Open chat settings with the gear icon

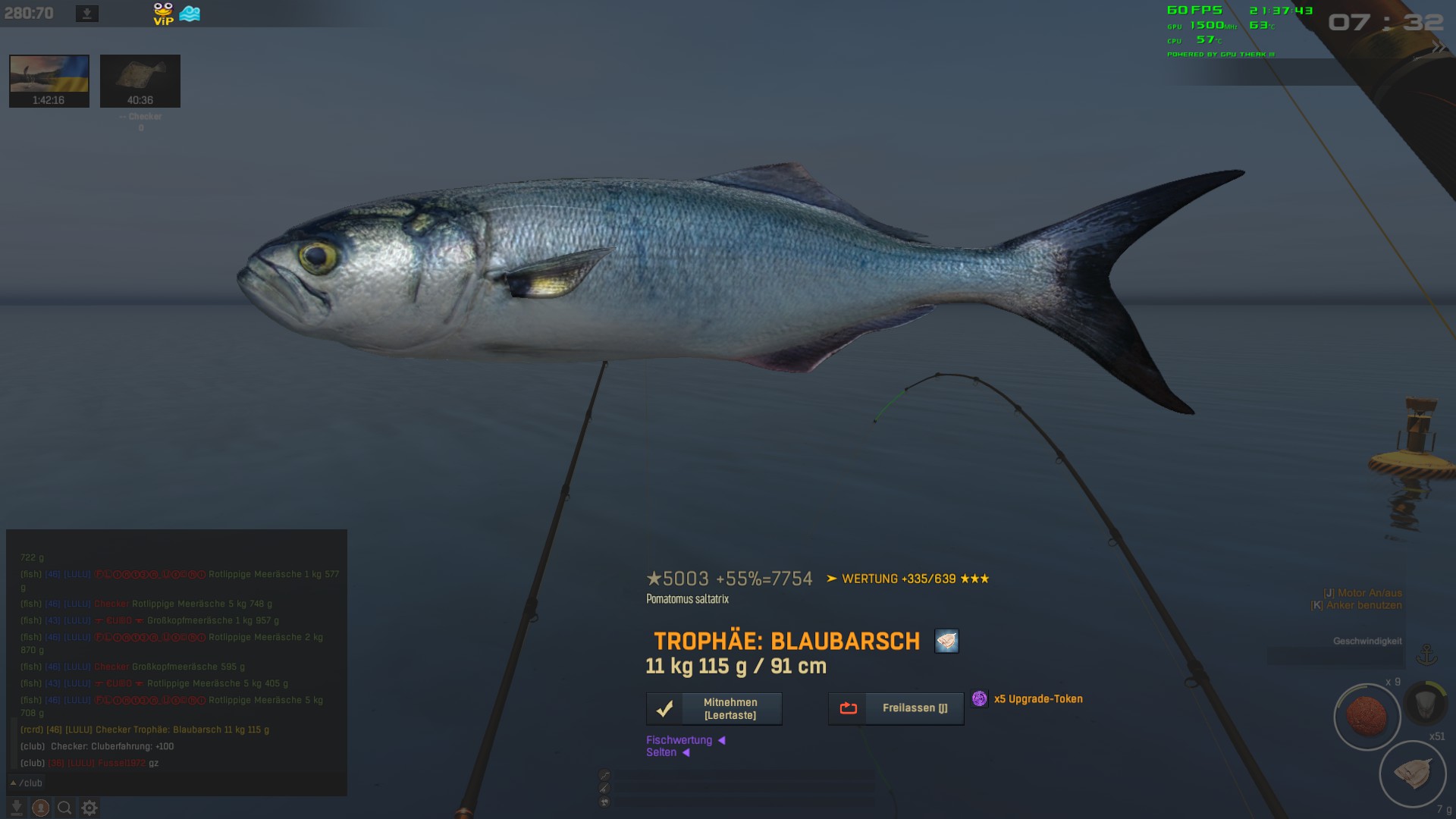point(89,808)
